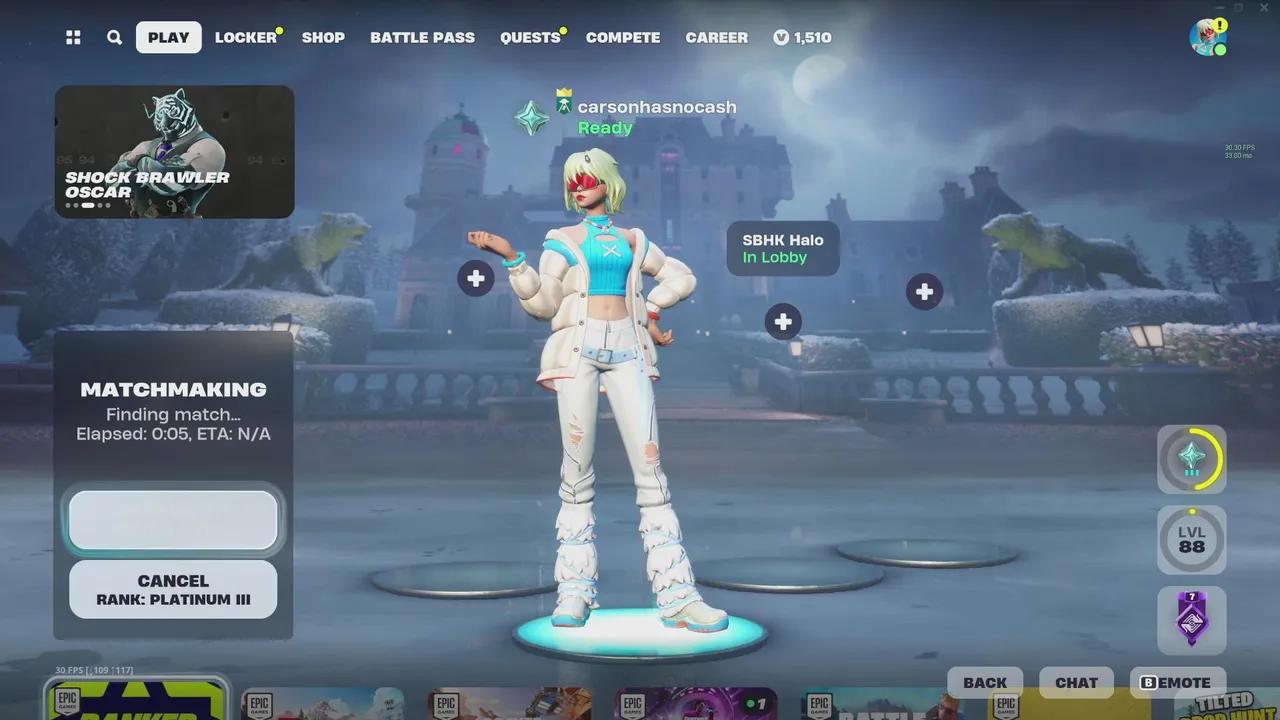The width and height of the screenshot is (1280, 720).
Task: Click the BACK button
Action: click(x=985, y=683)
